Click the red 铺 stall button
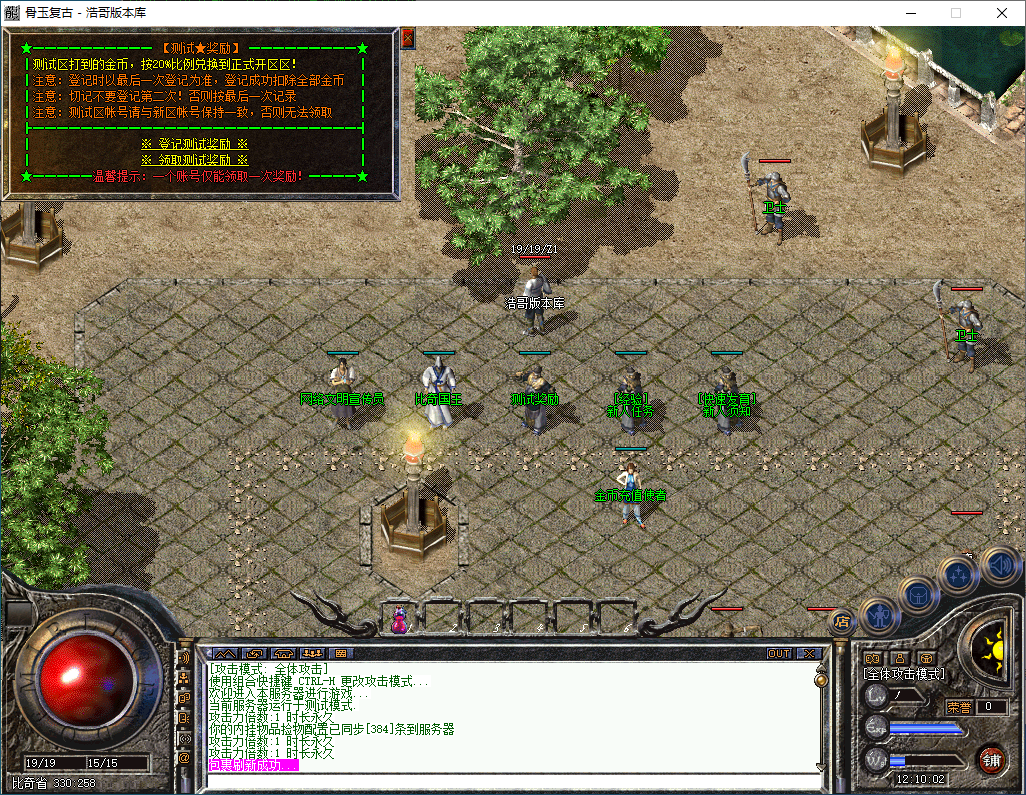The height and width of the screenshot is (795, 1026). click(991, 759)
